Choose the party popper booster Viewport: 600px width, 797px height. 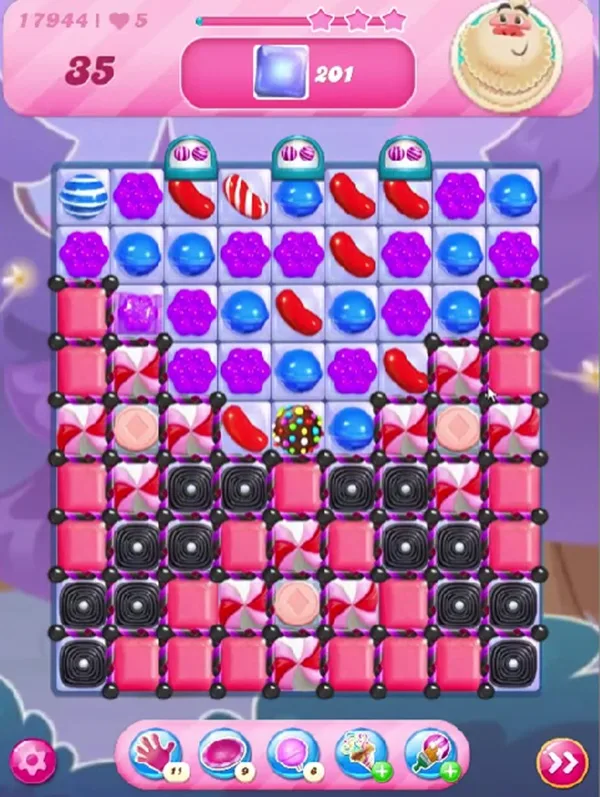pos(362,754)
